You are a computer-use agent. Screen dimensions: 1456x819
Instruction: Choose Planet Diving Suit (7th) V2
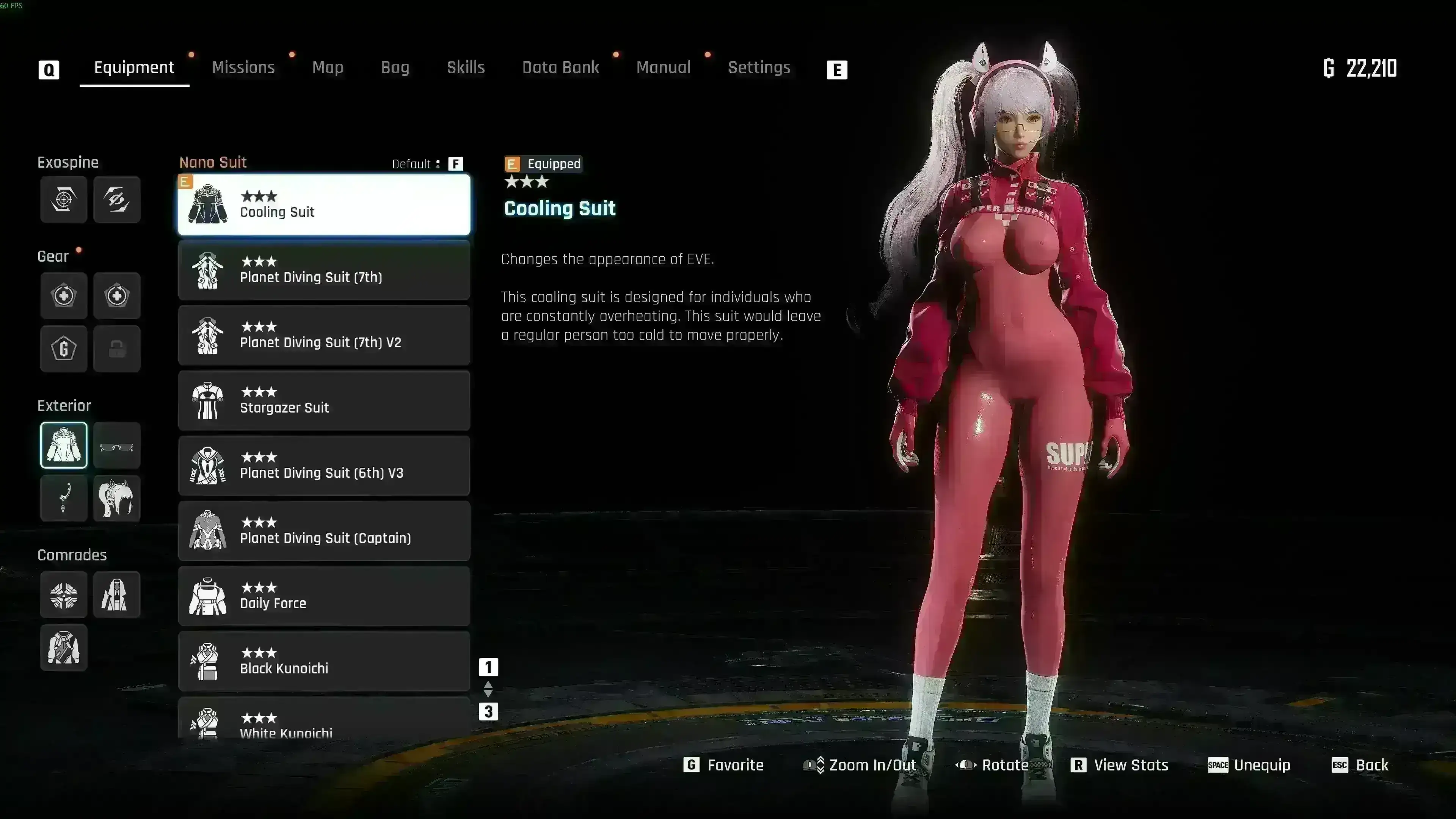[324, 335]
